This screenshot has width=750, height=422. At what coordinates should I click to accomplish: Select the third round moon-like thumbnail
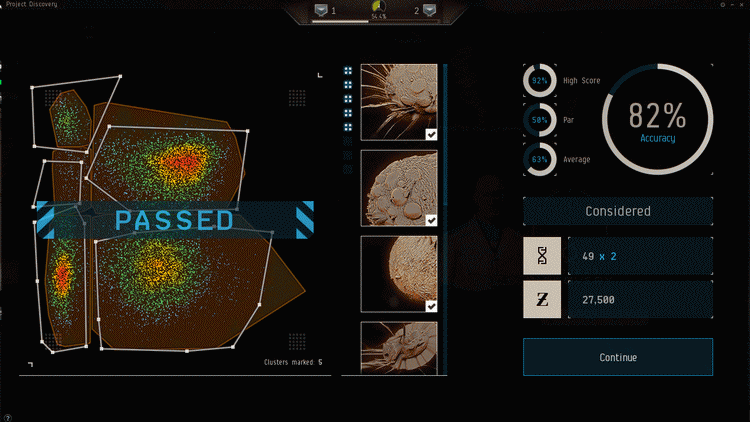tap(398, 274)
